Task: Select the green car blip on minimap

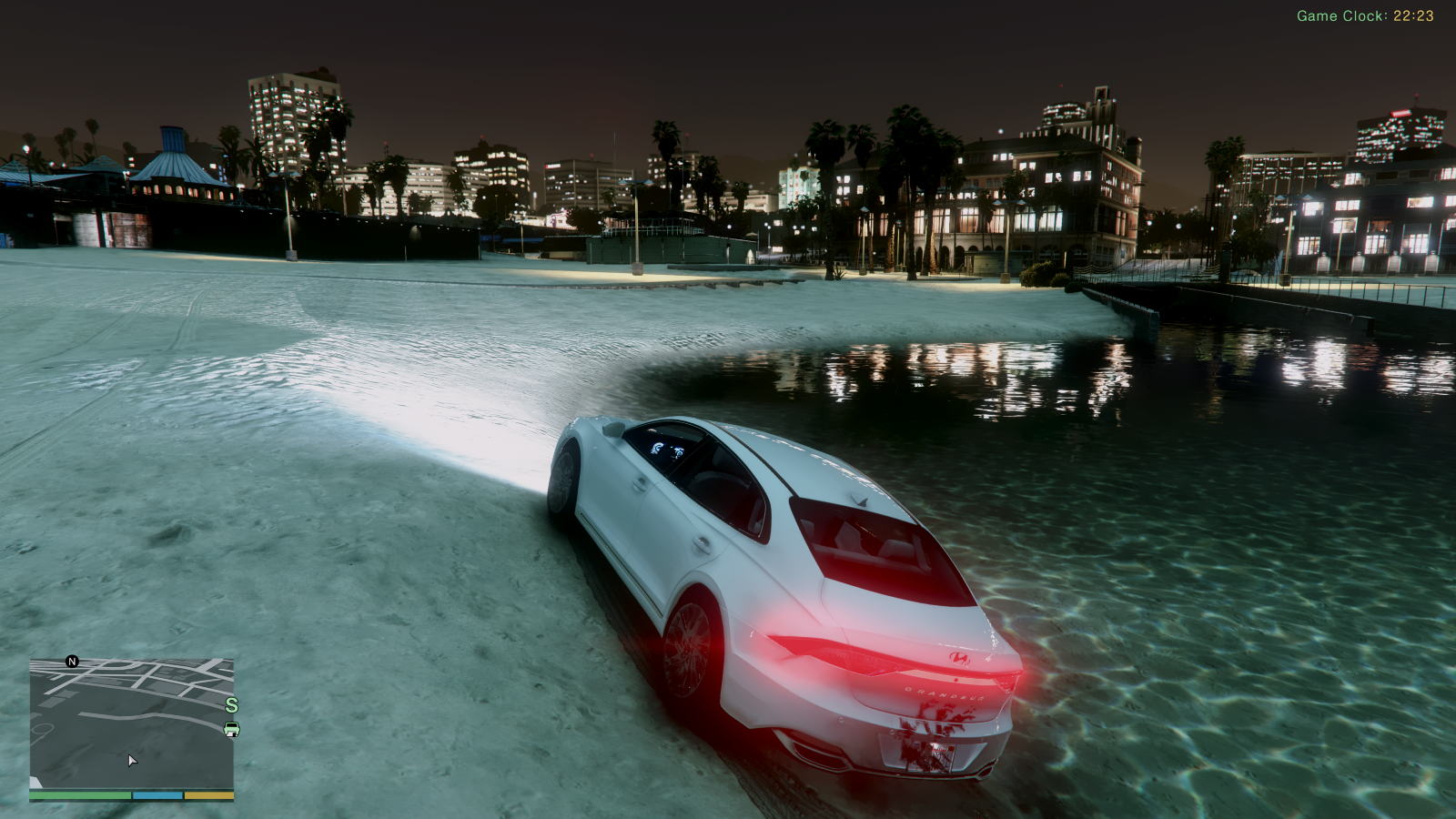Action: [231, 729]
